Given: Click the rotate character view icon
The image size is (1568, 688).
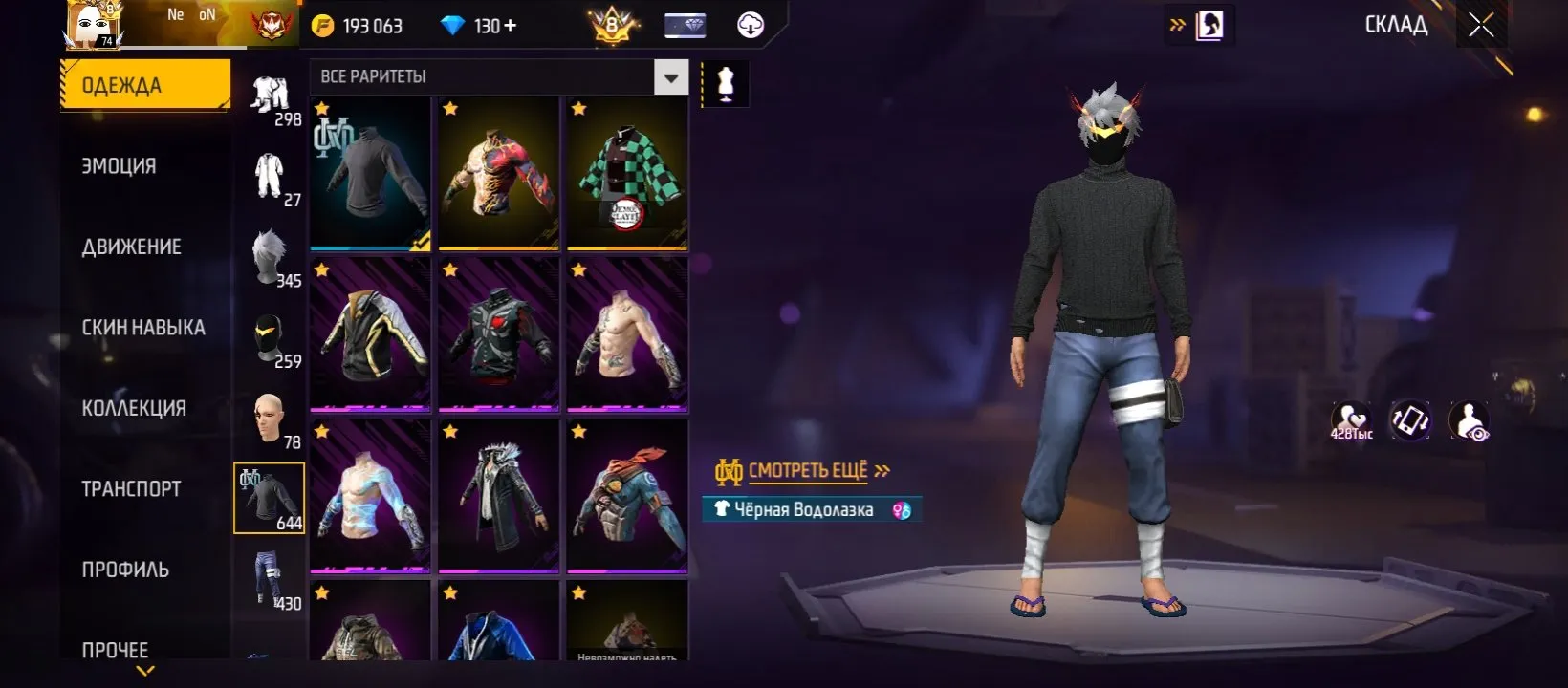Looking at the screenshot, I should click(1411, 419).
